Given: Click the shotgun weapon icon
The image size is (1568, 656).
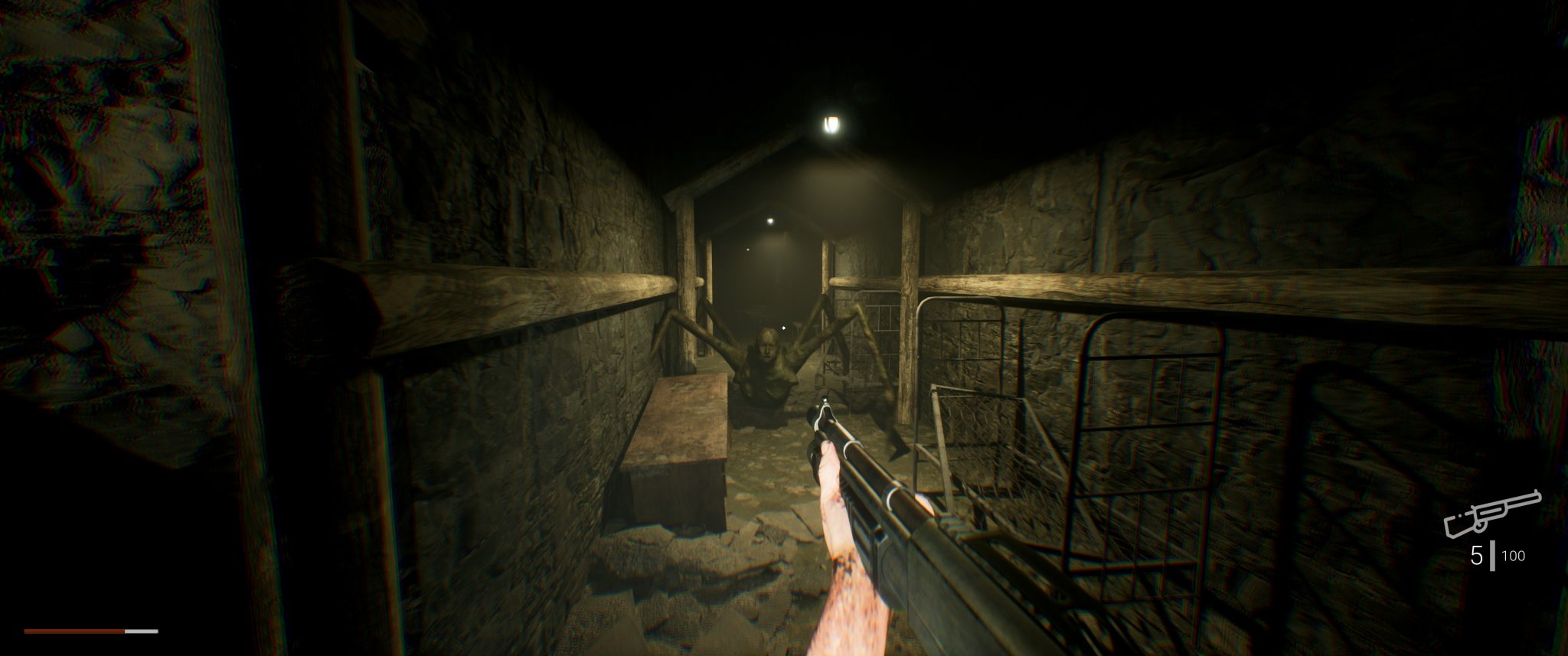Looking at the screenshot, I should click(x=1491, y=514).
